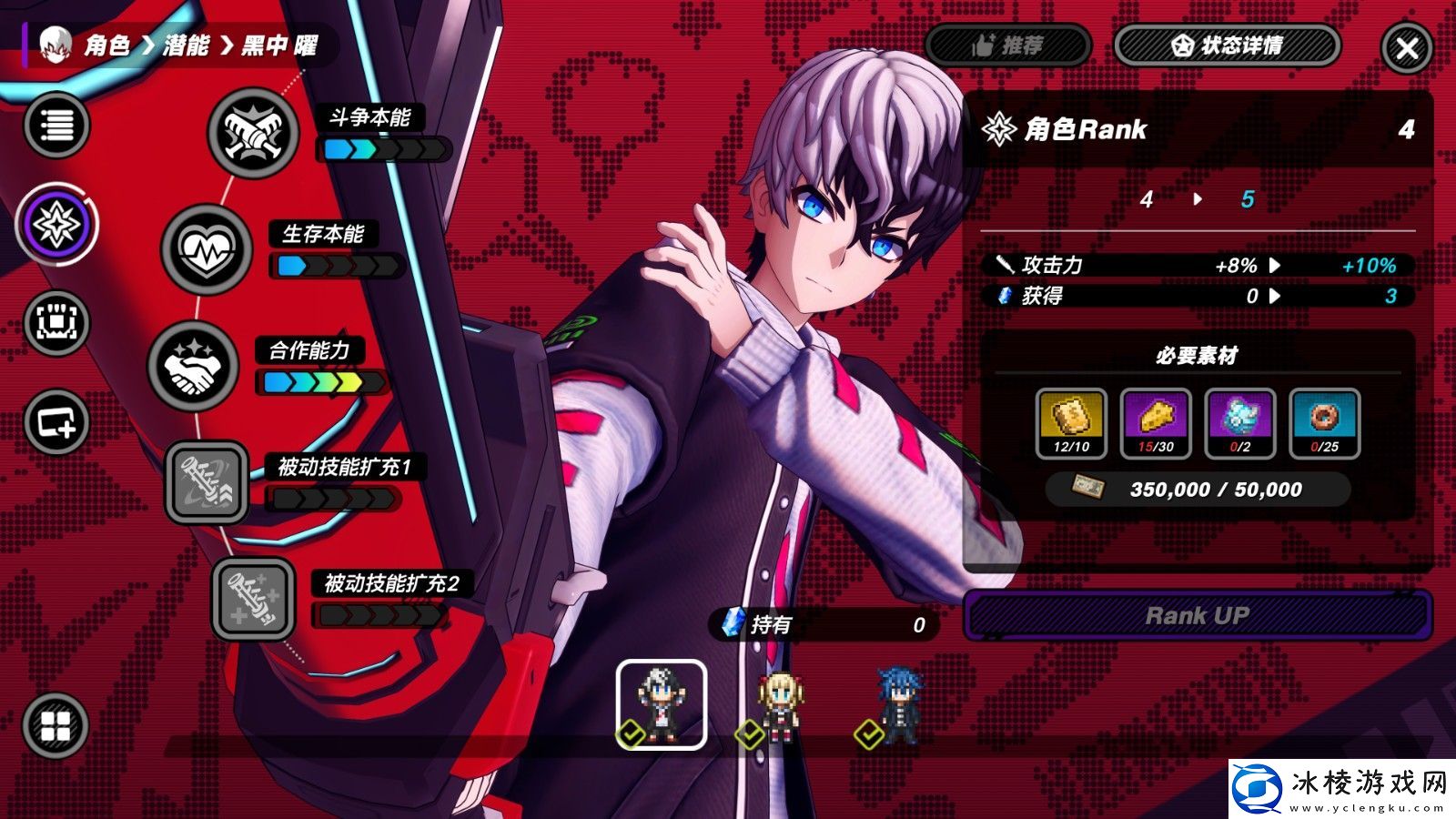Activate the Rank UP button

(1197, 616)
